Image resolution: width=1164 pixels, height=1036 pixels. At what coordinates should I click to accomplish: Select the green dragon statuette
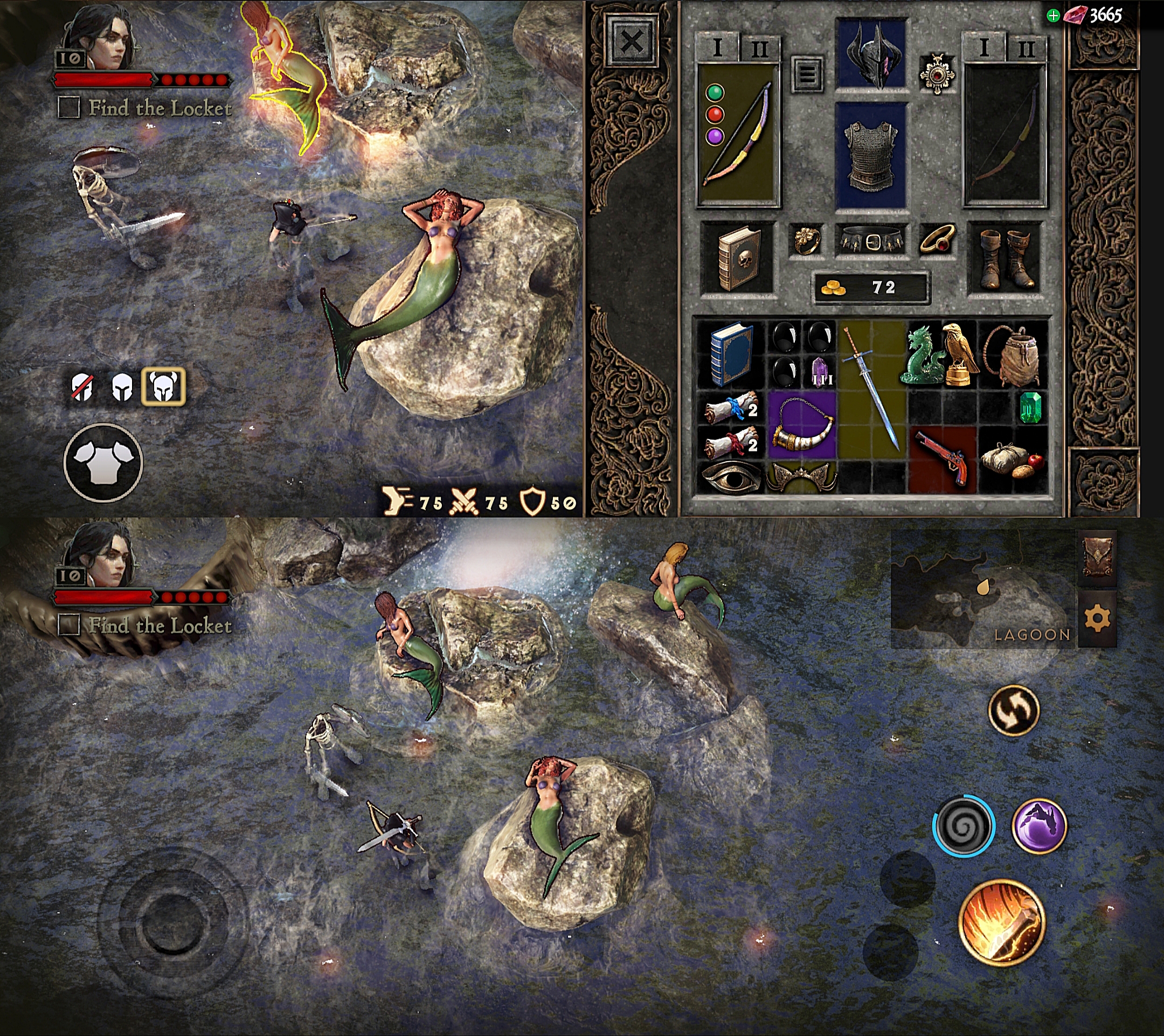pyautogui.click(x=922, y=355)
